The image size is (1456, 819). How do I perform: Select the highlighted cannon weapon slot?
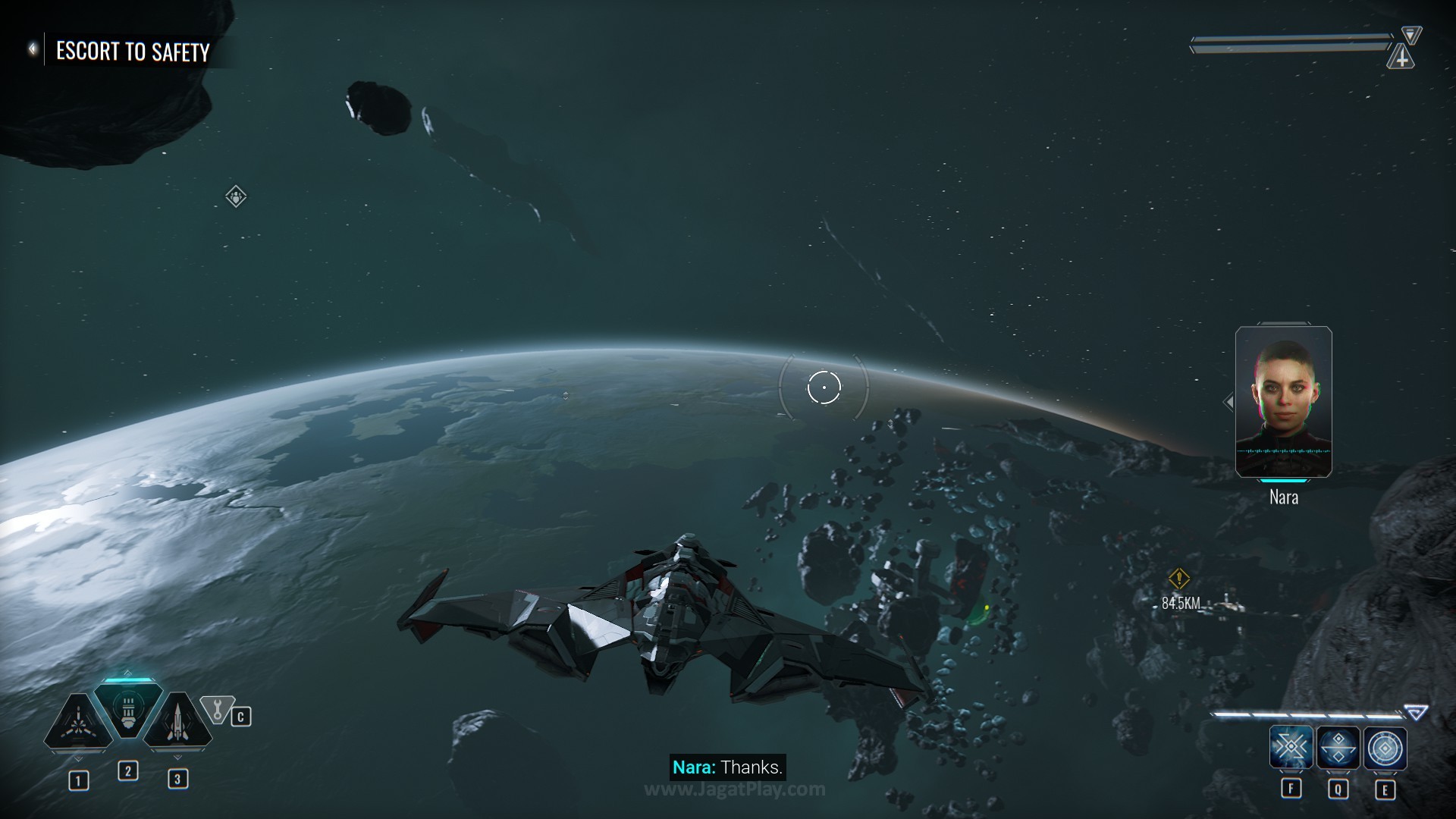click(x=127, y=711)
